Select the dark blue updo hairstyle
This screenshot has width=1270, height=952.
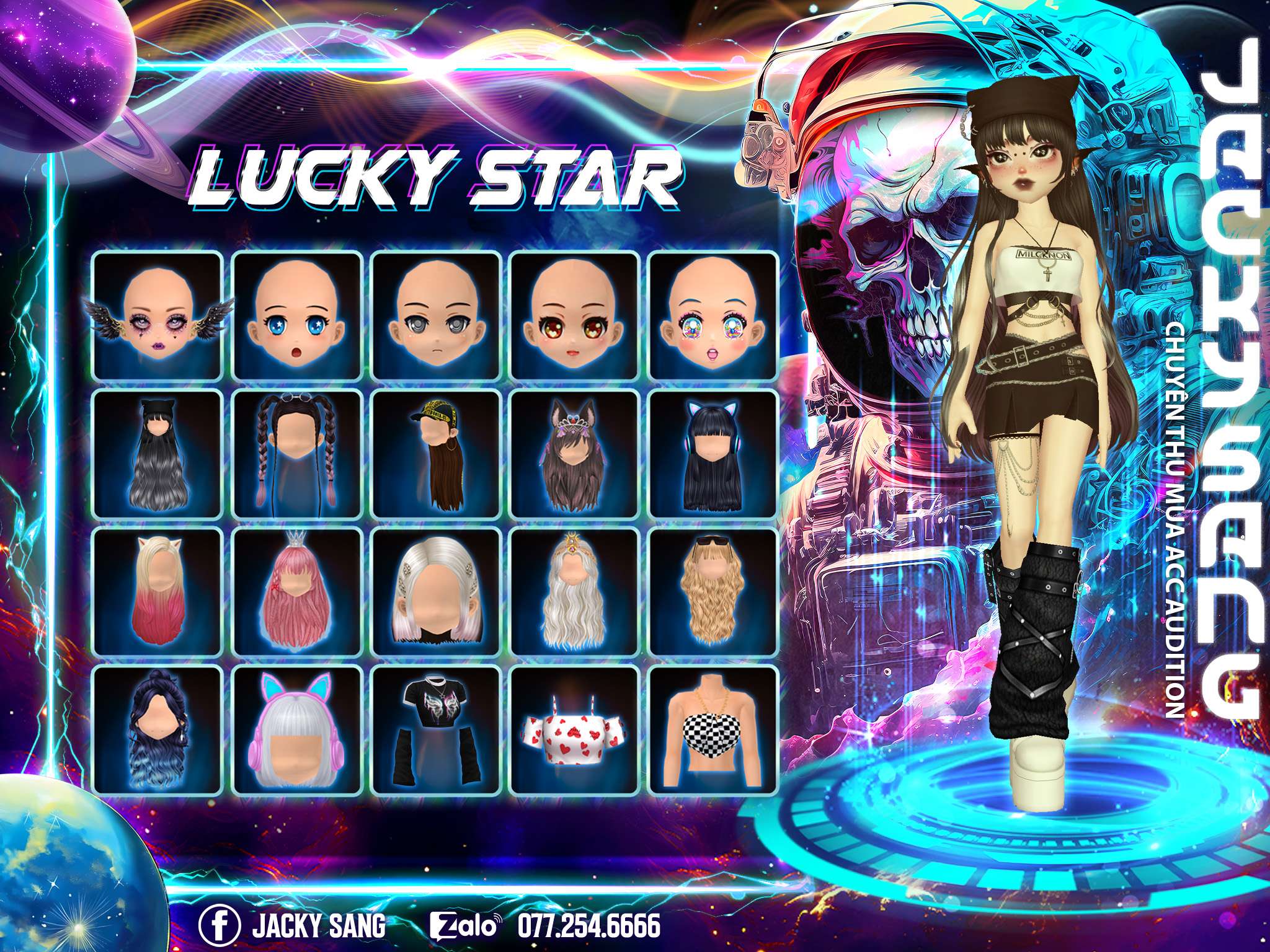point(158,729)
